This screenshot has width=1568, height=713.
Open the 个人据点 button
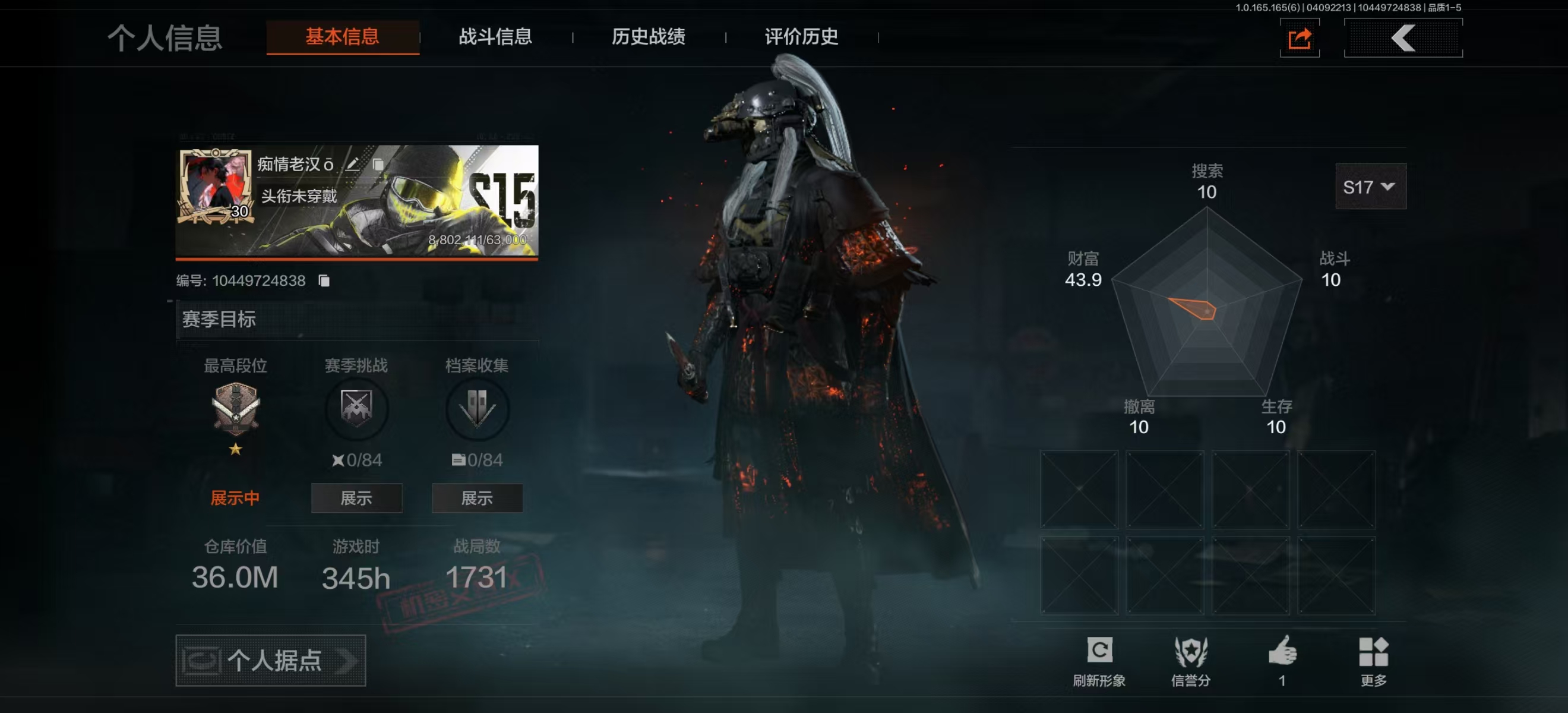270,661
